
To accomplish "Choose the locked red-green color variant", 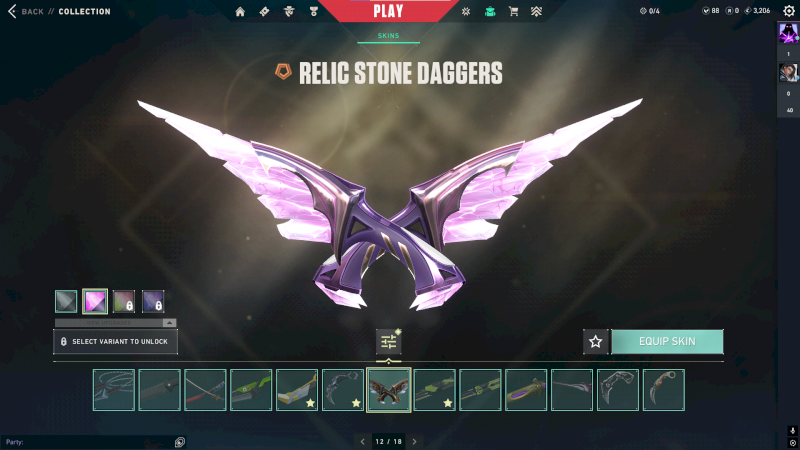I will coord(124,301).
